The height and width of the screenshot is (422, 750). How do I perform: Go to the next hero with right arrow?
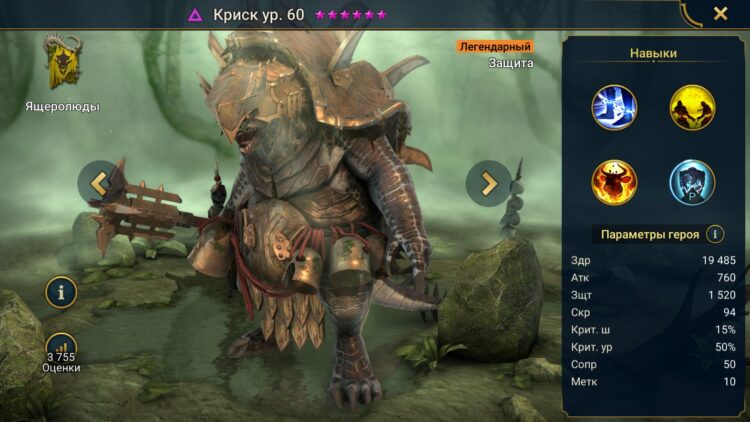click(x=489, y=183)
